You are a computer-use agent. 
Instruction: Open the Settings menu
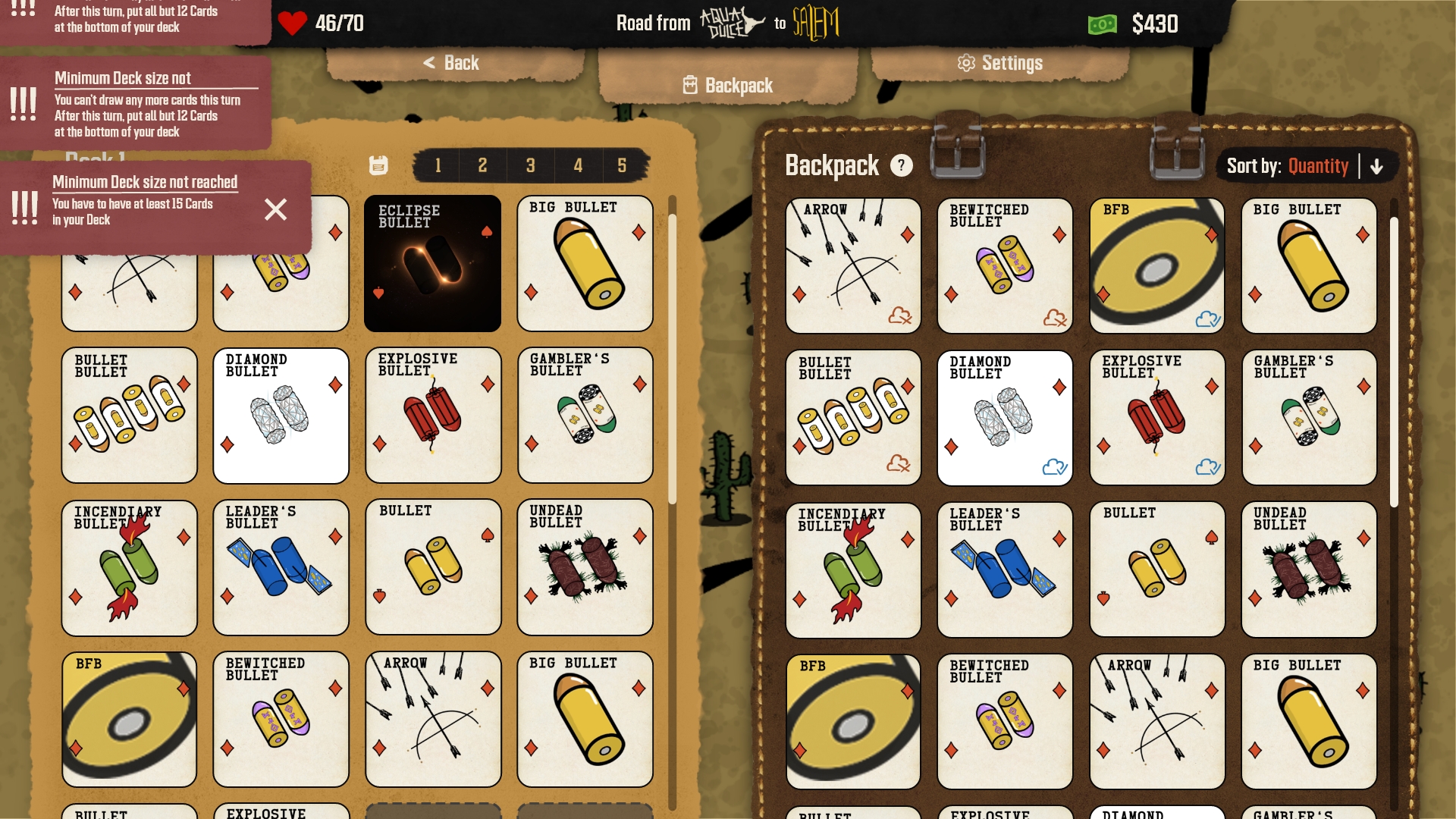pyautogui.click(x=1000, y=63)
